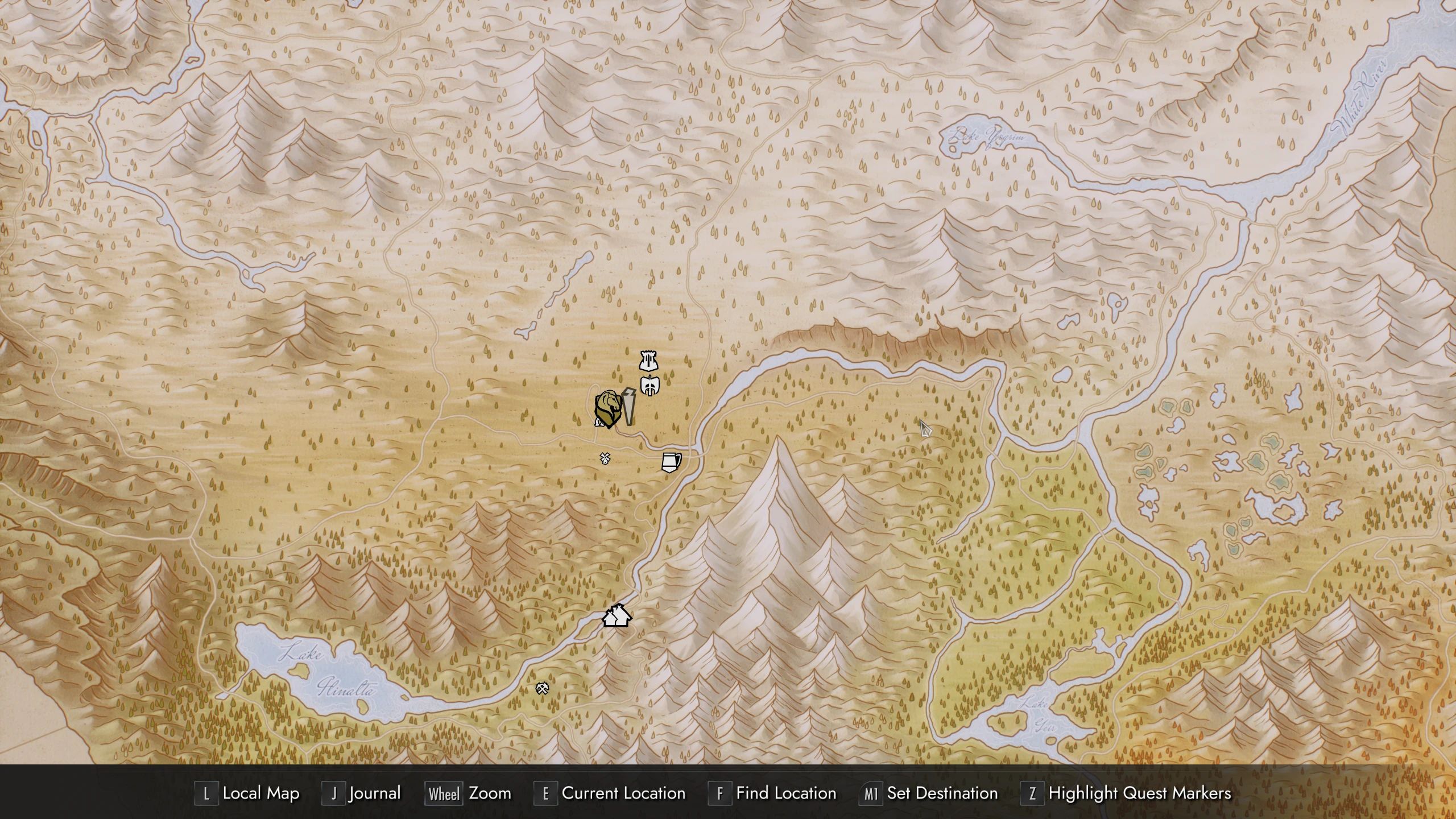1456x819 pixels.
Task: Activate the Find Location command
Action: 786,793
